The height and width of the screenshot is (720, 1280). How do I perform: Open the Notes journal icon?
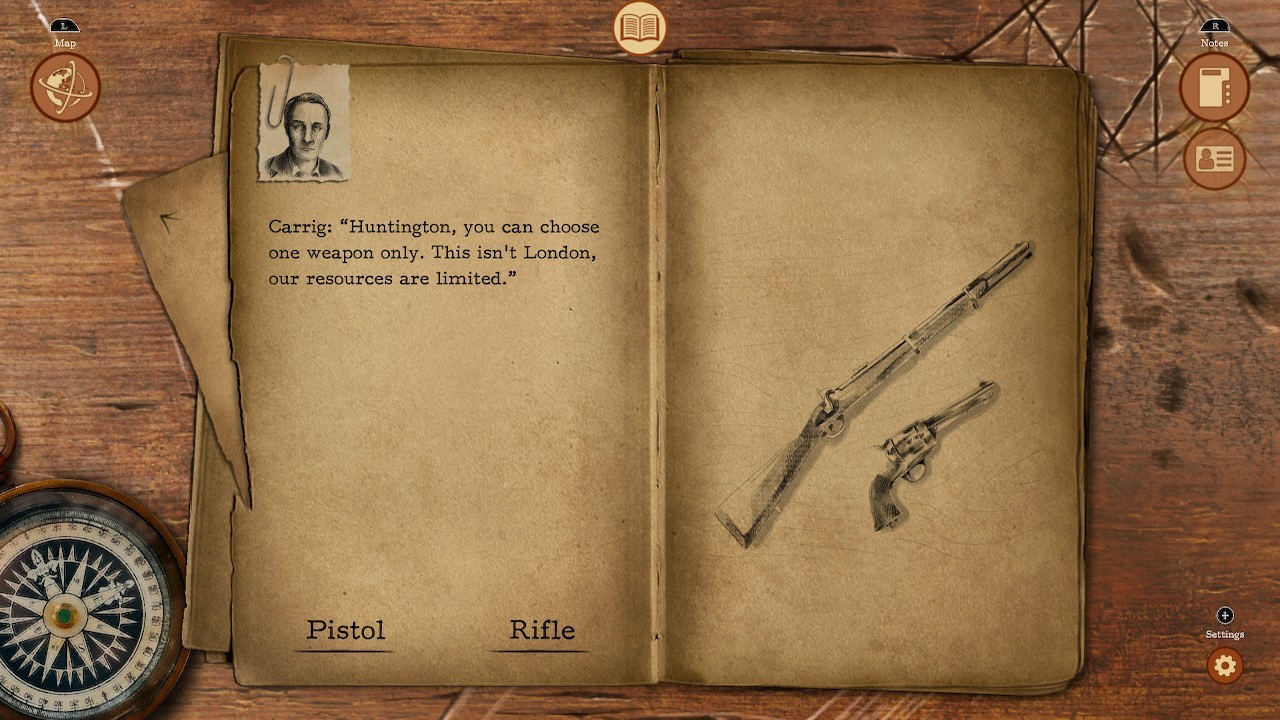click(x=1213, y=88)
